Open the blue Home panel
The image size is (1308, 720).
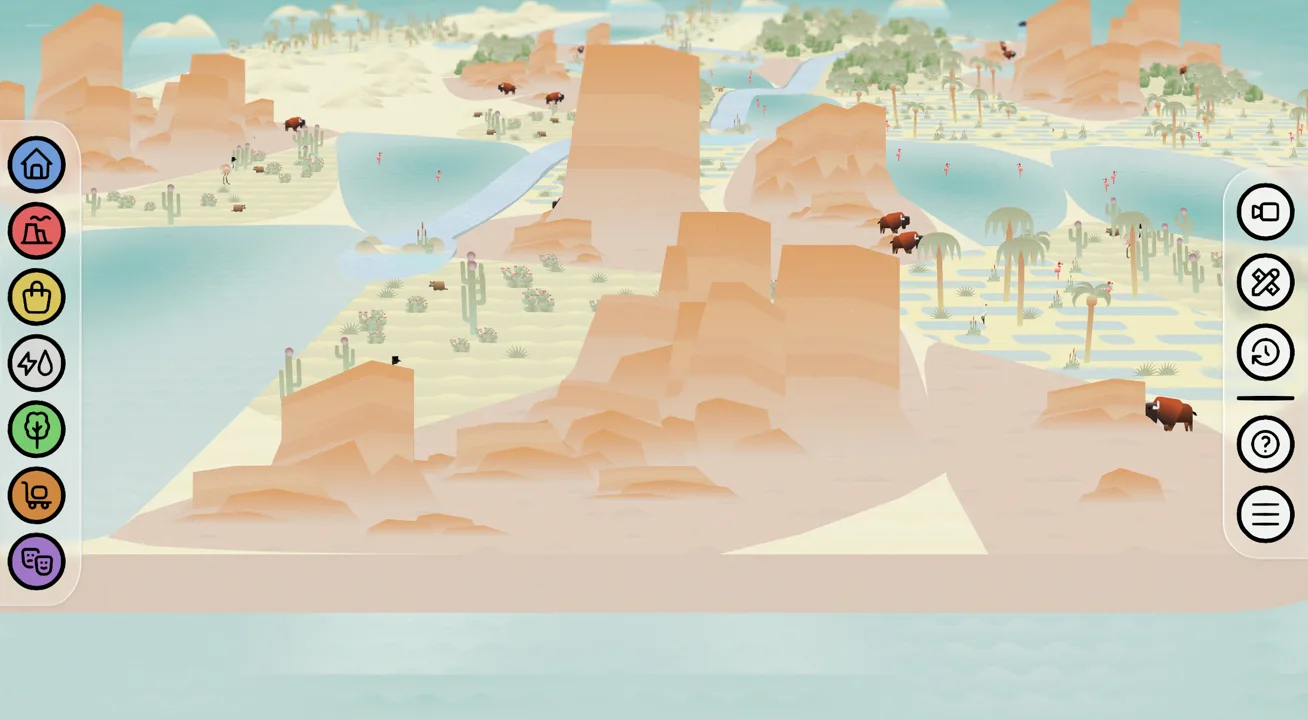(x=36, y=164)
